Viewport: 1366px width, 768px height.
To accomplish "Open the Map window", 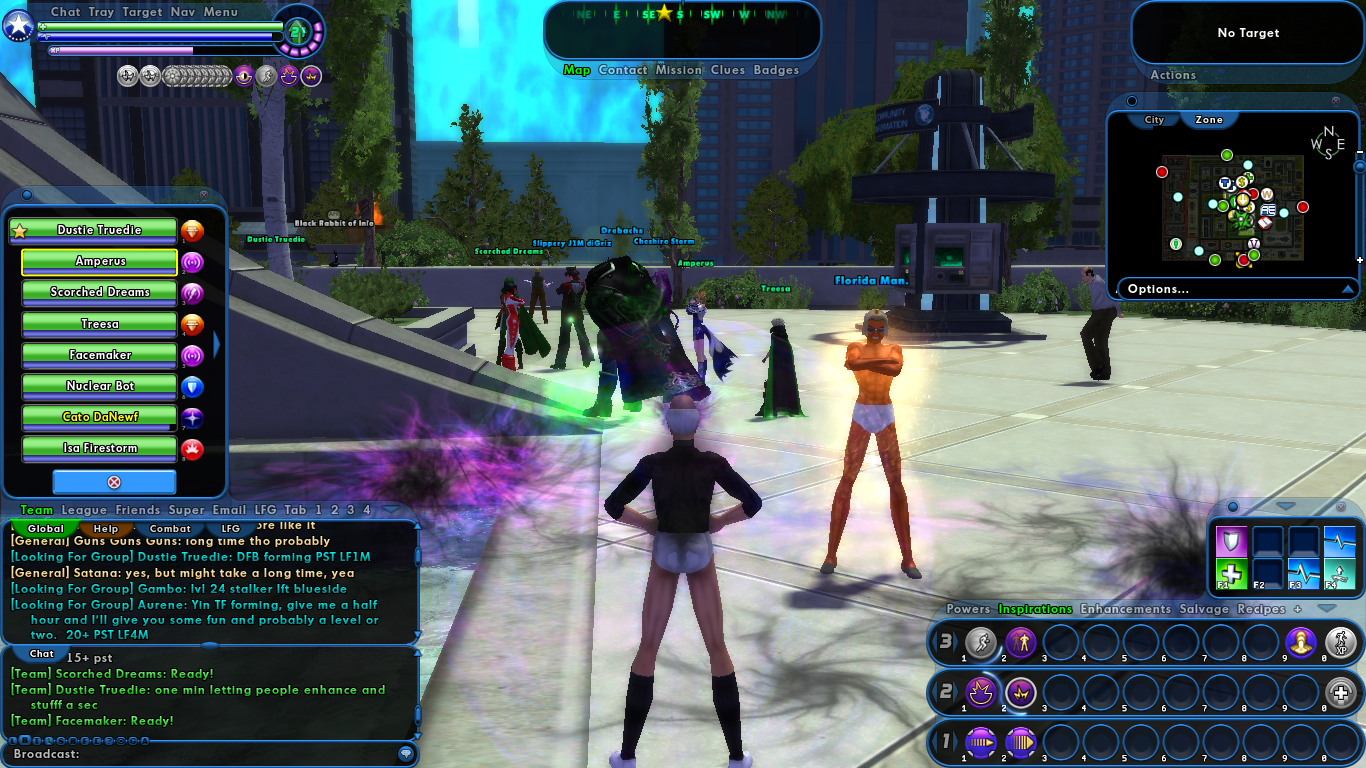I will coord(577,70).
